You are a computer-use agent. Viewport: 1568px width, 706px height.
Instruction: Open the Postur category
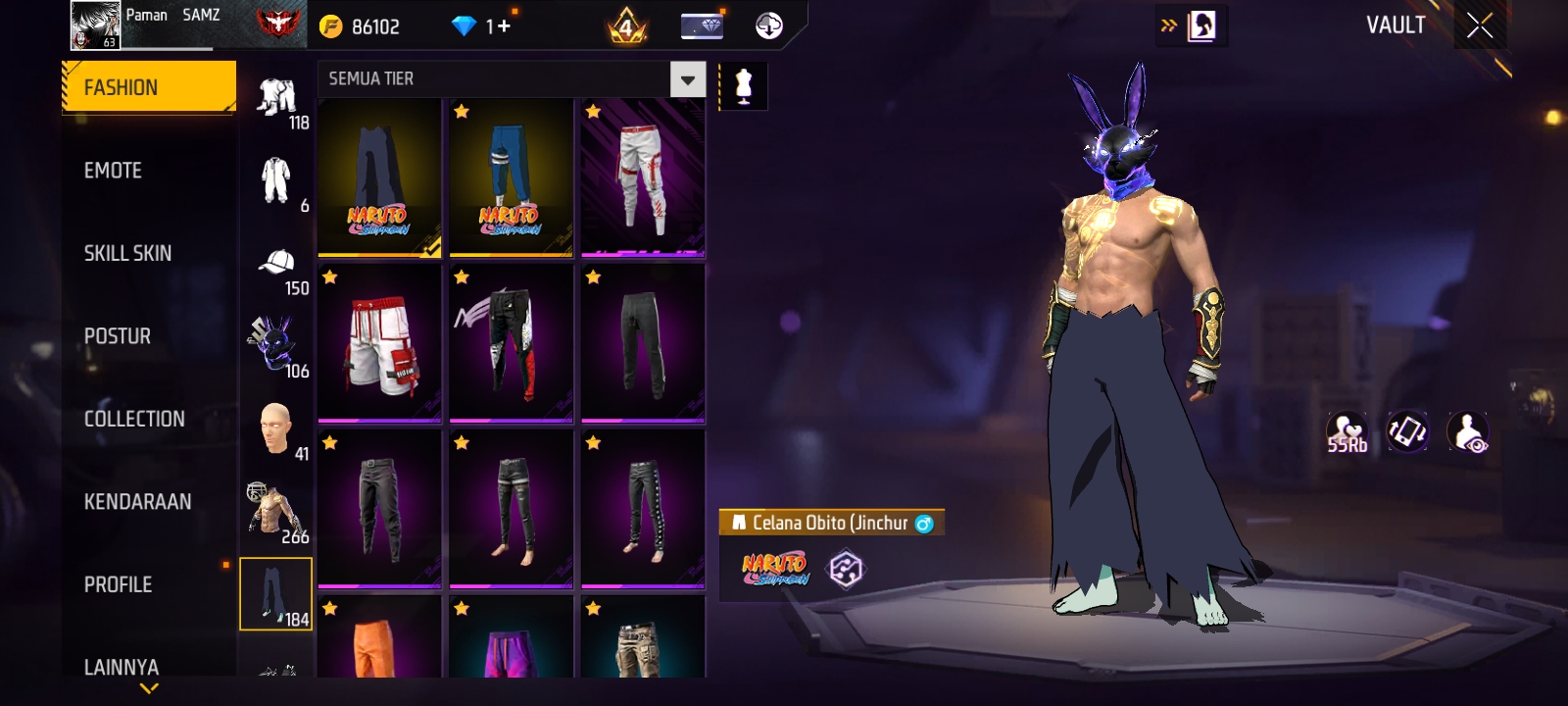point(118,336)
